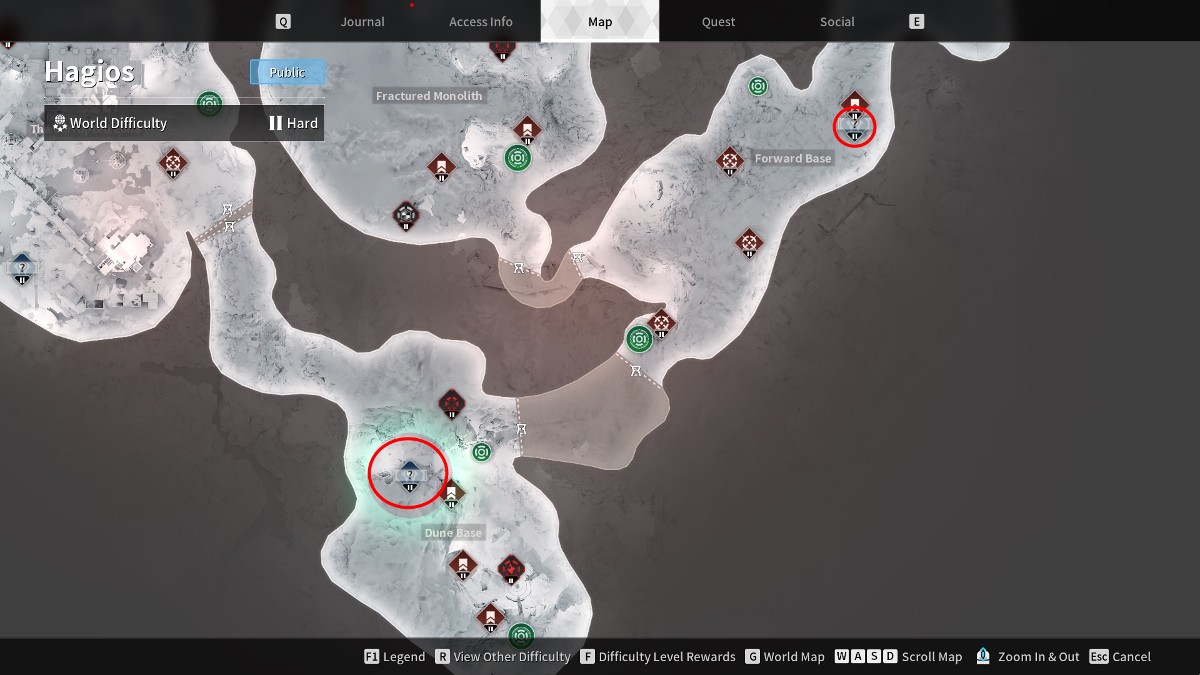This screenshot has height=675, width=1200.
Task: Open the Journal tab
Action: click(x=362, y=22)
